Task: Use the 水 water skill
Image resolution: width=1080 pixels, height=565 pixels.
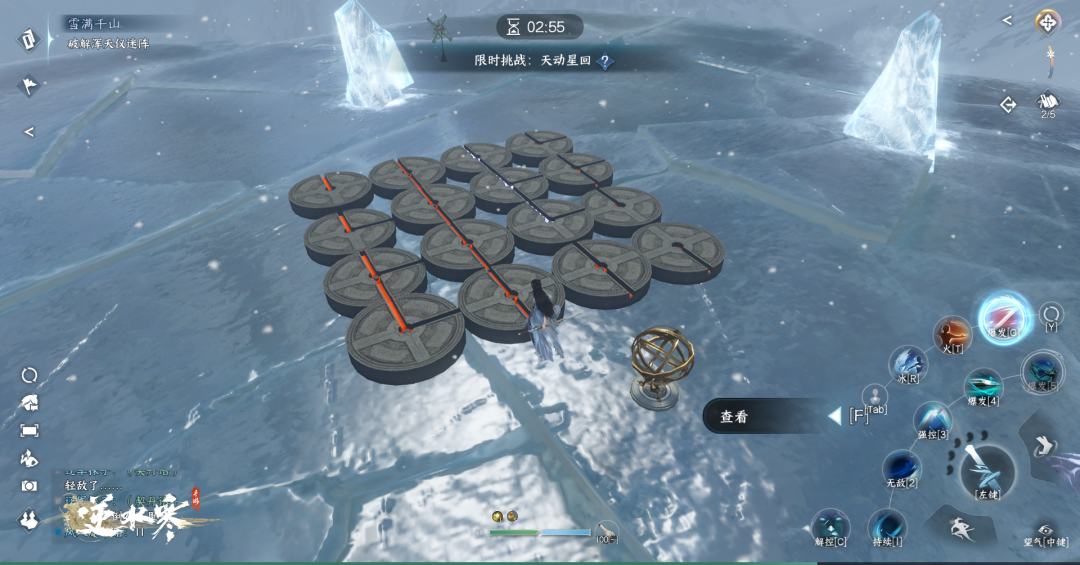Action: tap(908, 365)
